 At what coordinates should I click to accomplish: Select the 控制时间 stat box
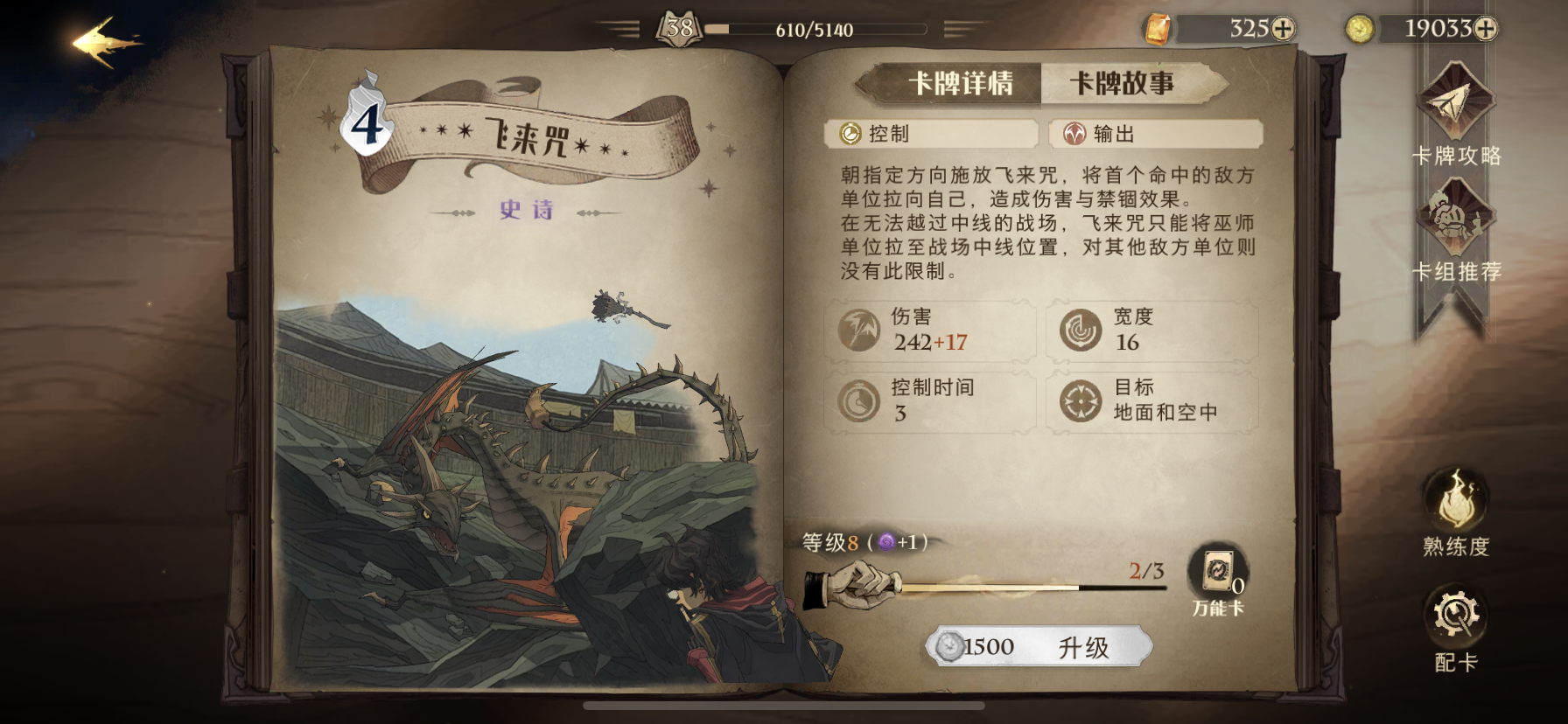click(930, 400)
